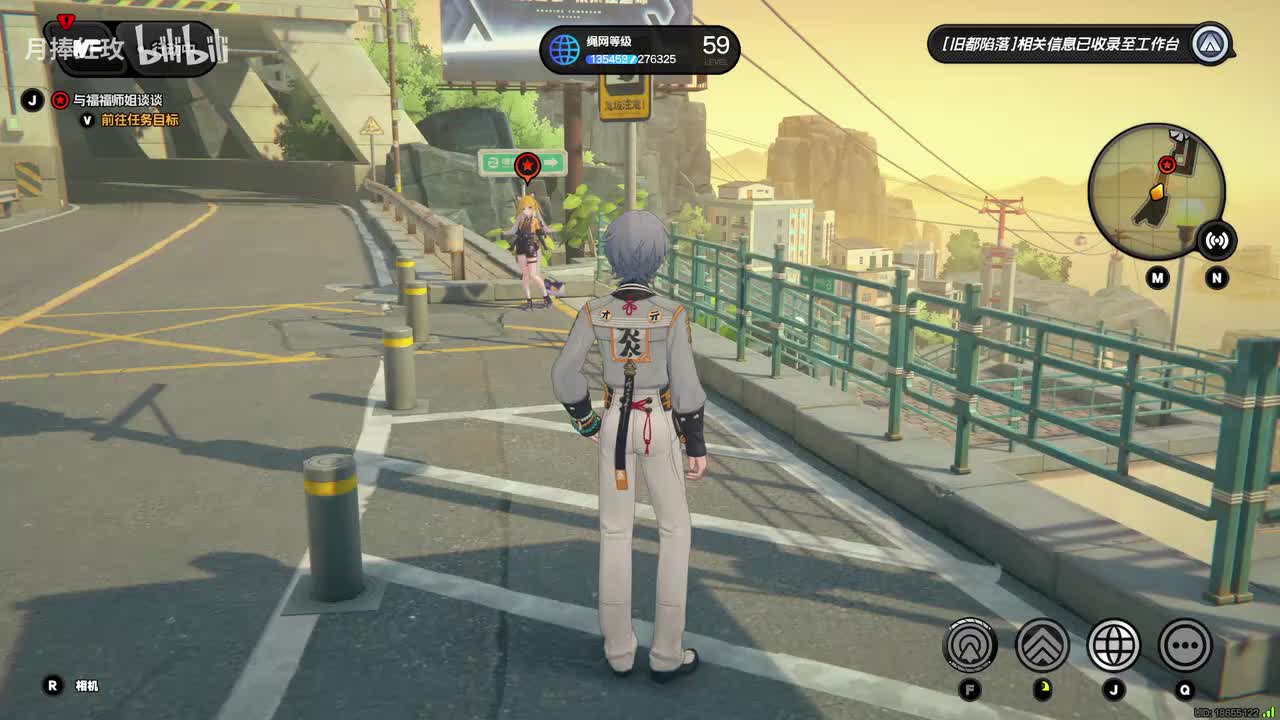Open the workbench notification triangle icon

(x=1211, y=44)
